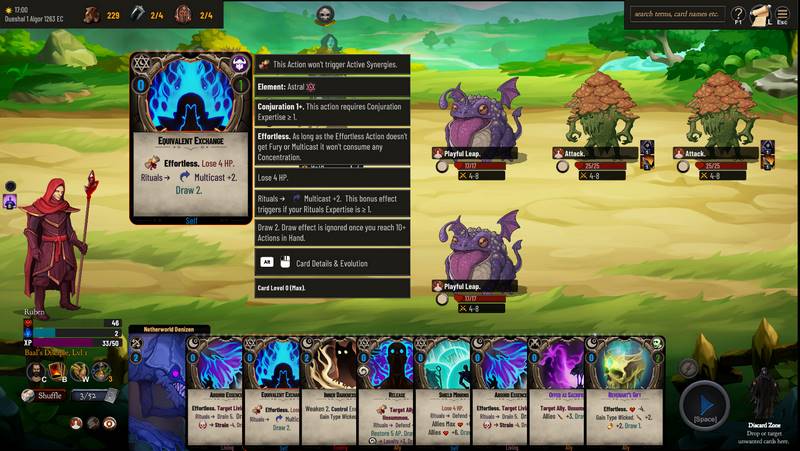
Task: Focus the search terms input field
Action: click(677, 14)
